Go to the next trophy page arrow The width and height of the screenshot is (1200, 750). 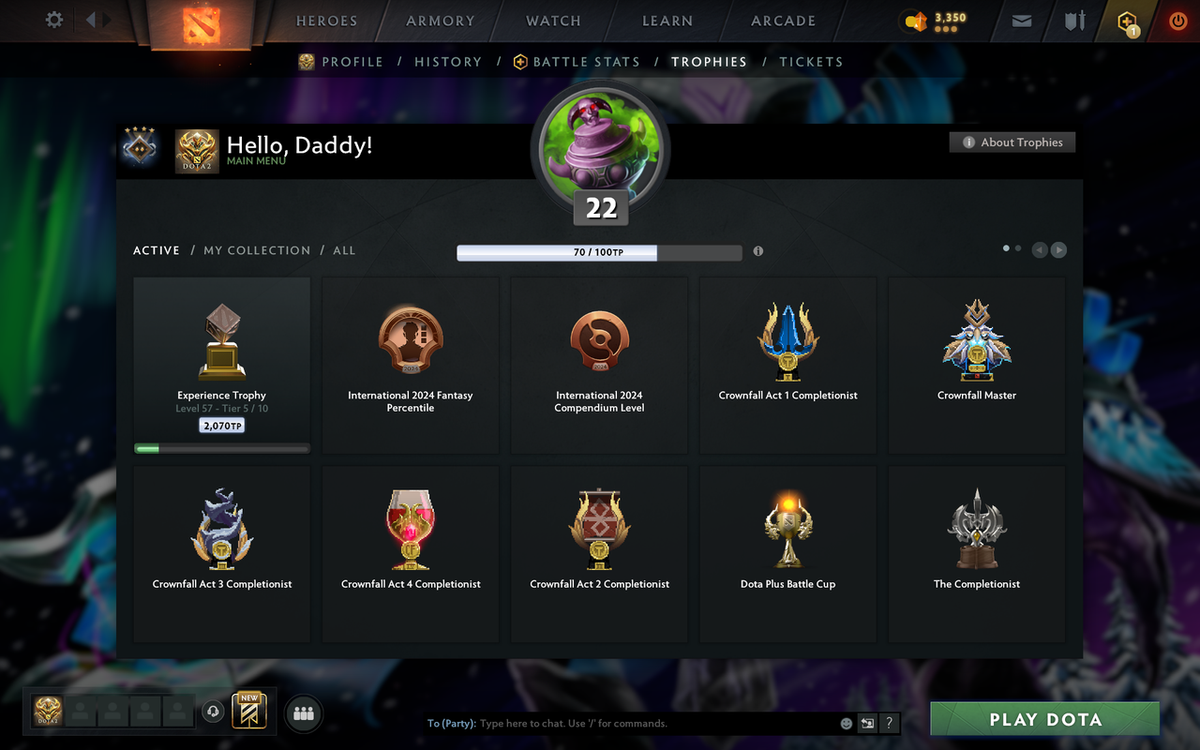click(x=1058, y=250)
